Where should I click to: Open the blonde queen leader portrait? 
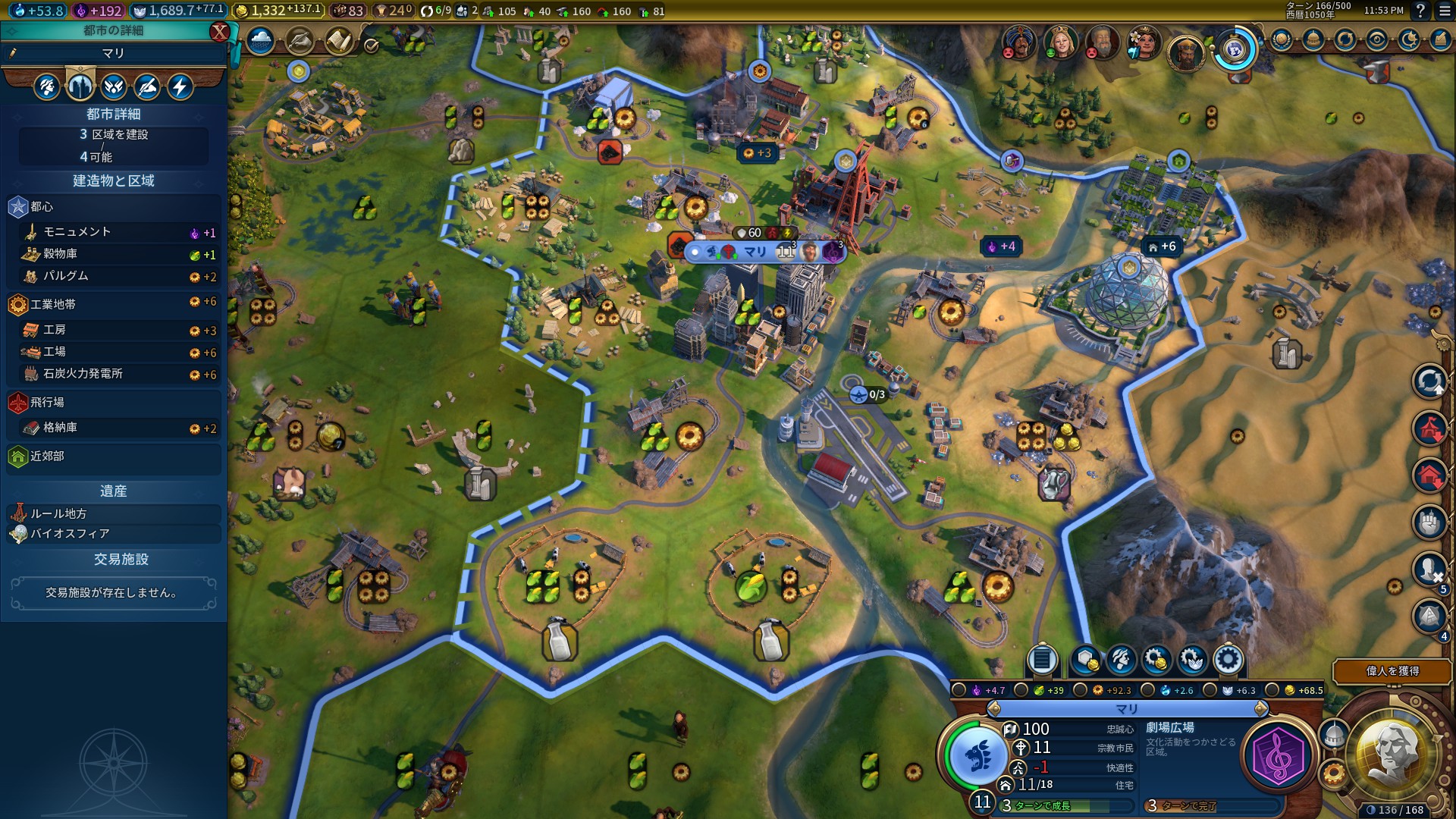1061,43
